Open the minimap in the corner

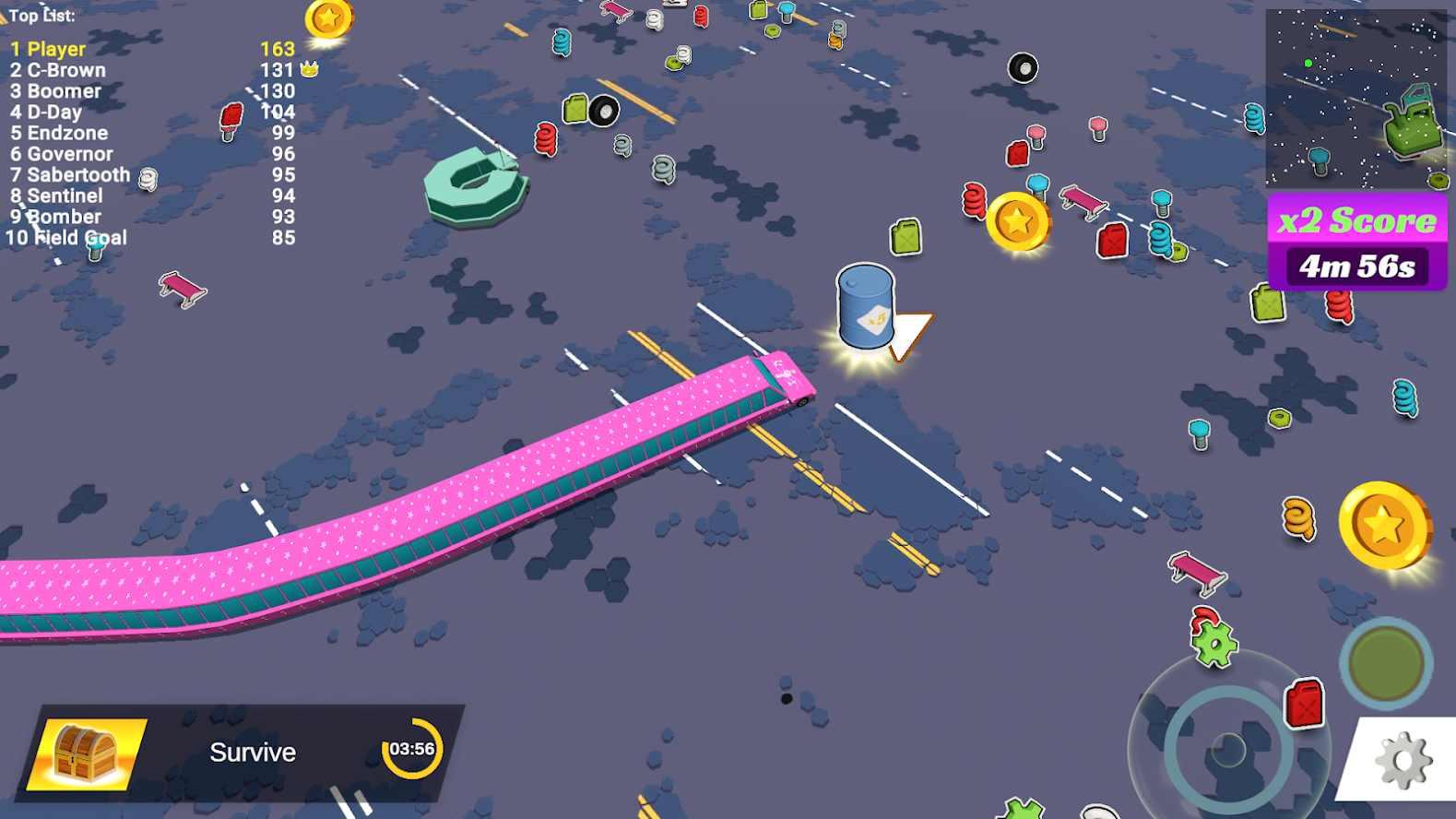[1358, 97]
